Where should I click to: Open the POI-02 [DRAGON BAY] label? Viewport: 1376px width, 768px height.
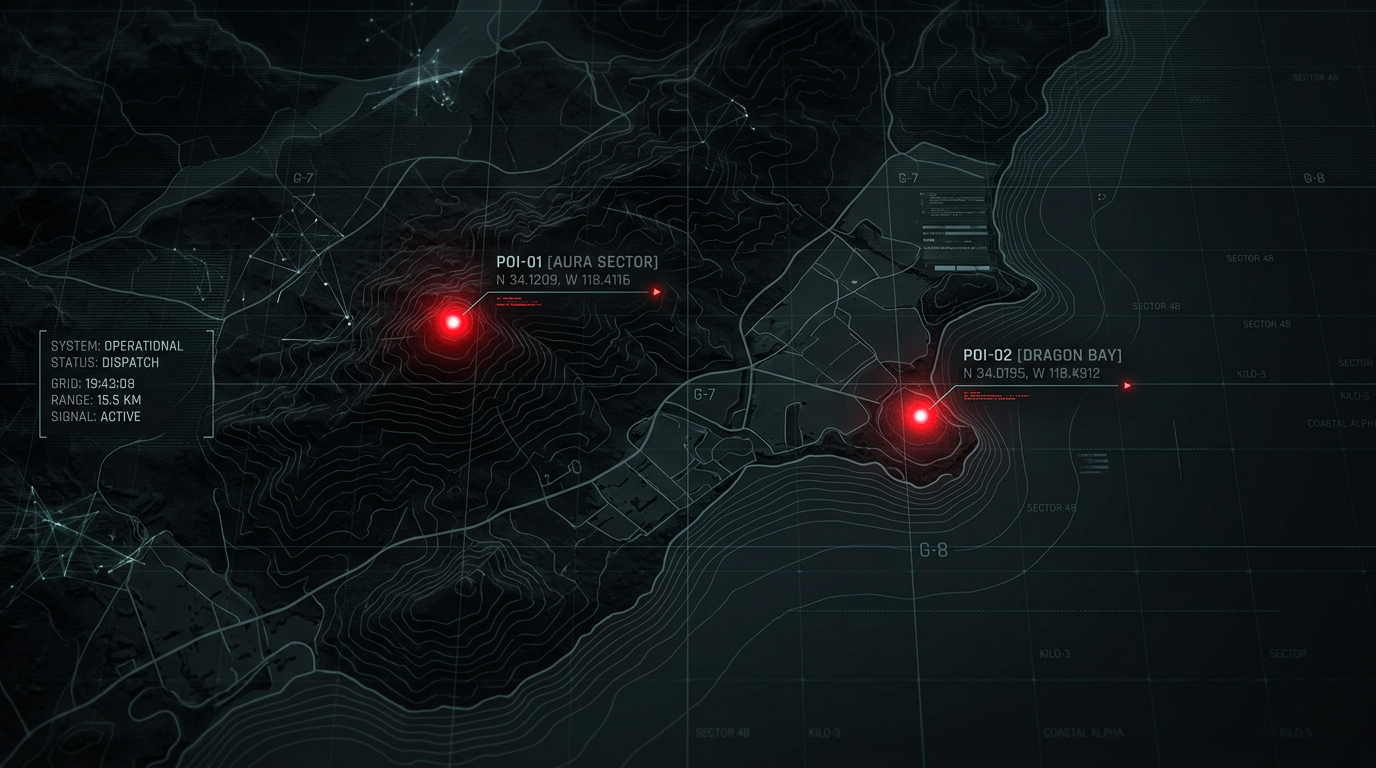click(x=1042, y=355)
